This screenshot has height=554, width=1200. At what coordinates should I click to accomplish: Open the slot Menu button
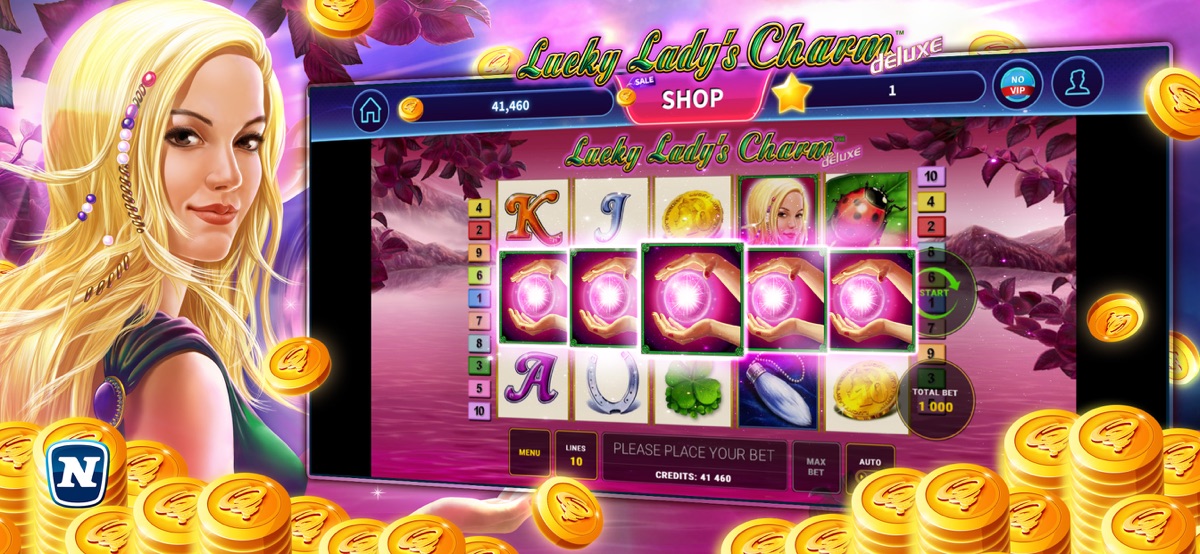pyautogui.click(x=529, y=453)
